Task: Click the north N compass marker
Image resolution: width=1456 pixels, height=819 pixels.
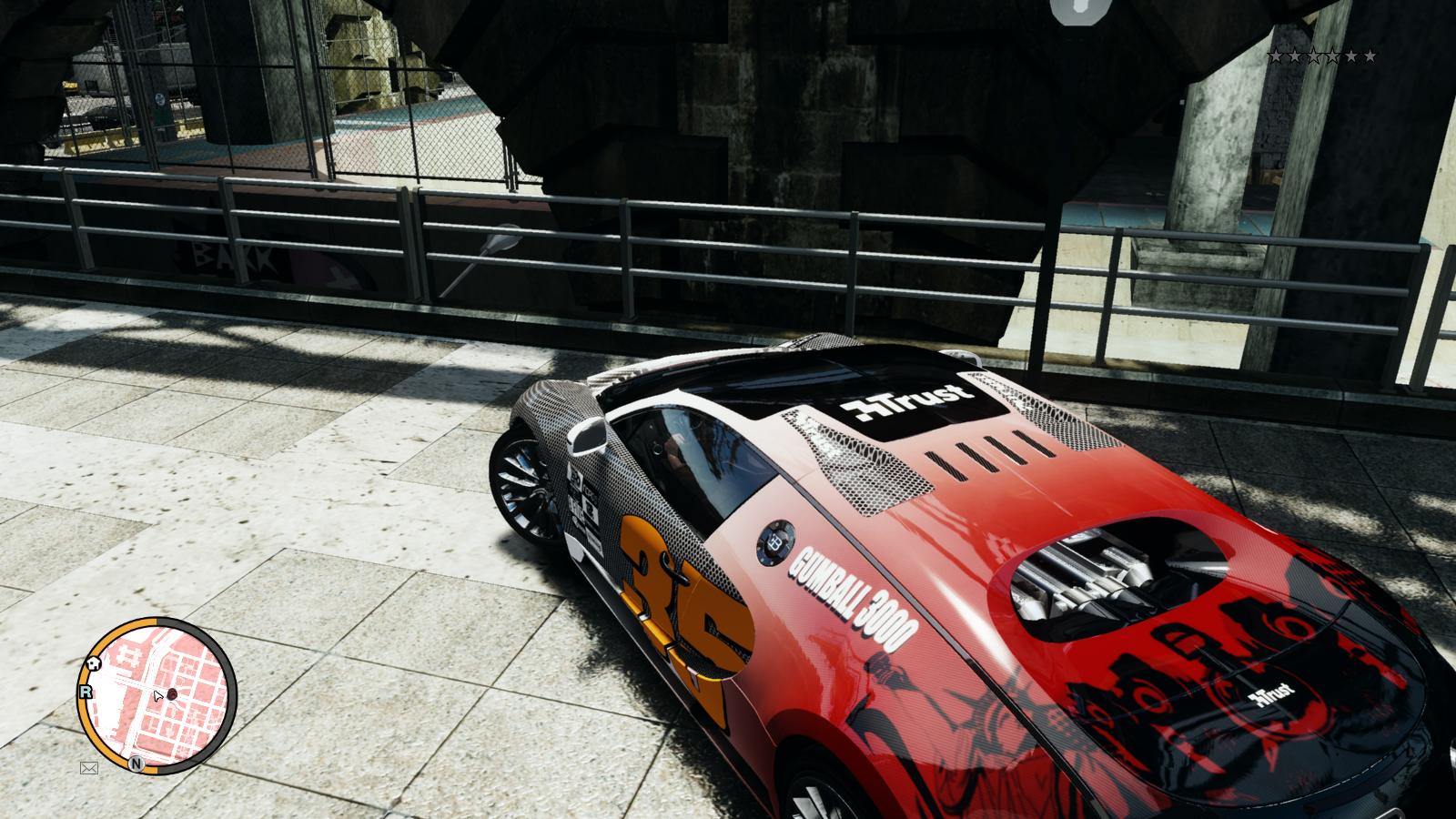Action: (x=136, y=763)
